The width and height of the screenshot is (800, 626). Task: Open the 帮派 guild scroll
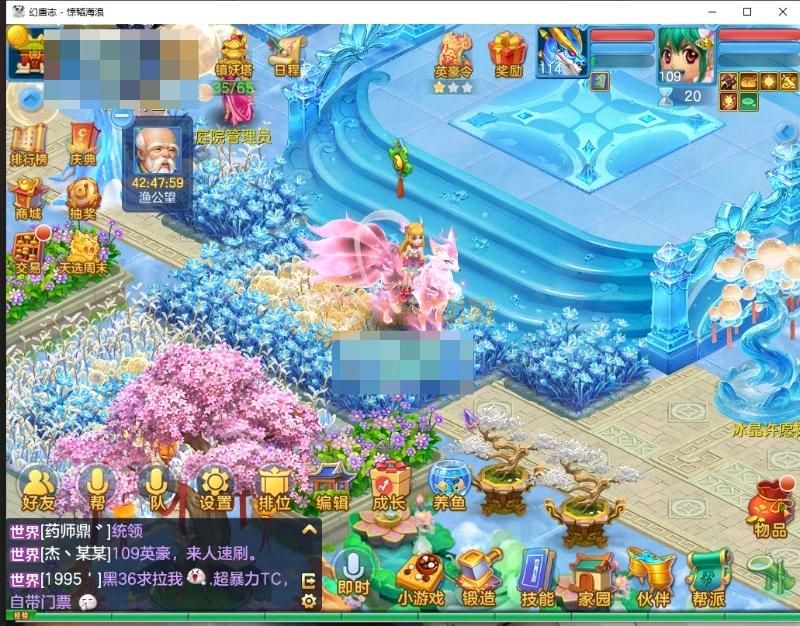coord(711,578)
